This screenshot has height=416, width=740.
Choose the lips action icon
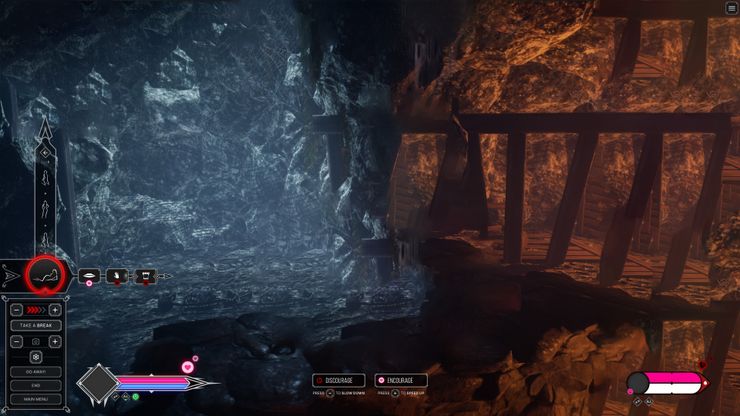click(x=90, y=275)
